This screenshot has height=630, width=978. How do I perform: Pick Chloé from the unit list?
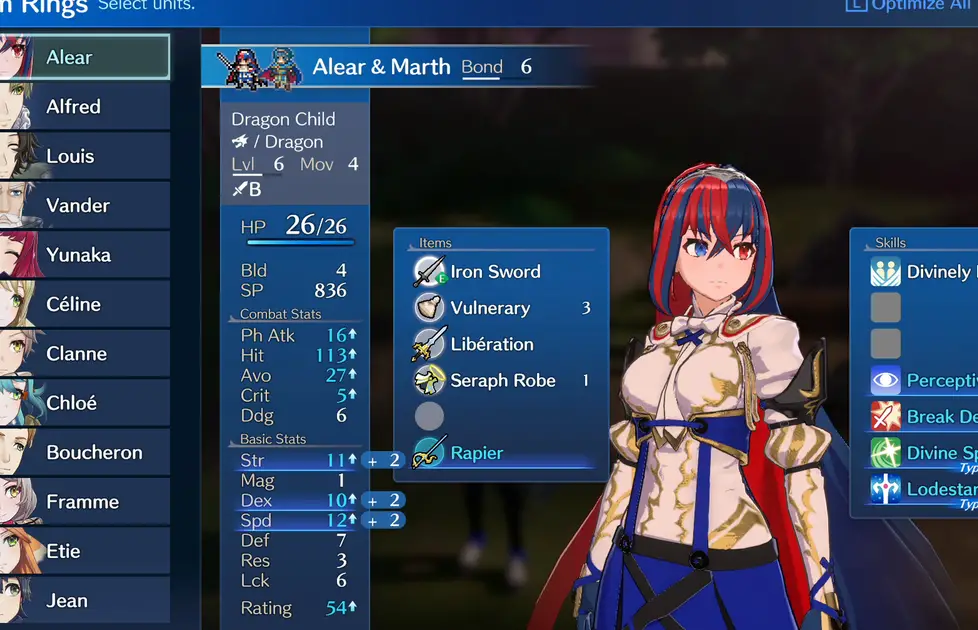(85, 403)
